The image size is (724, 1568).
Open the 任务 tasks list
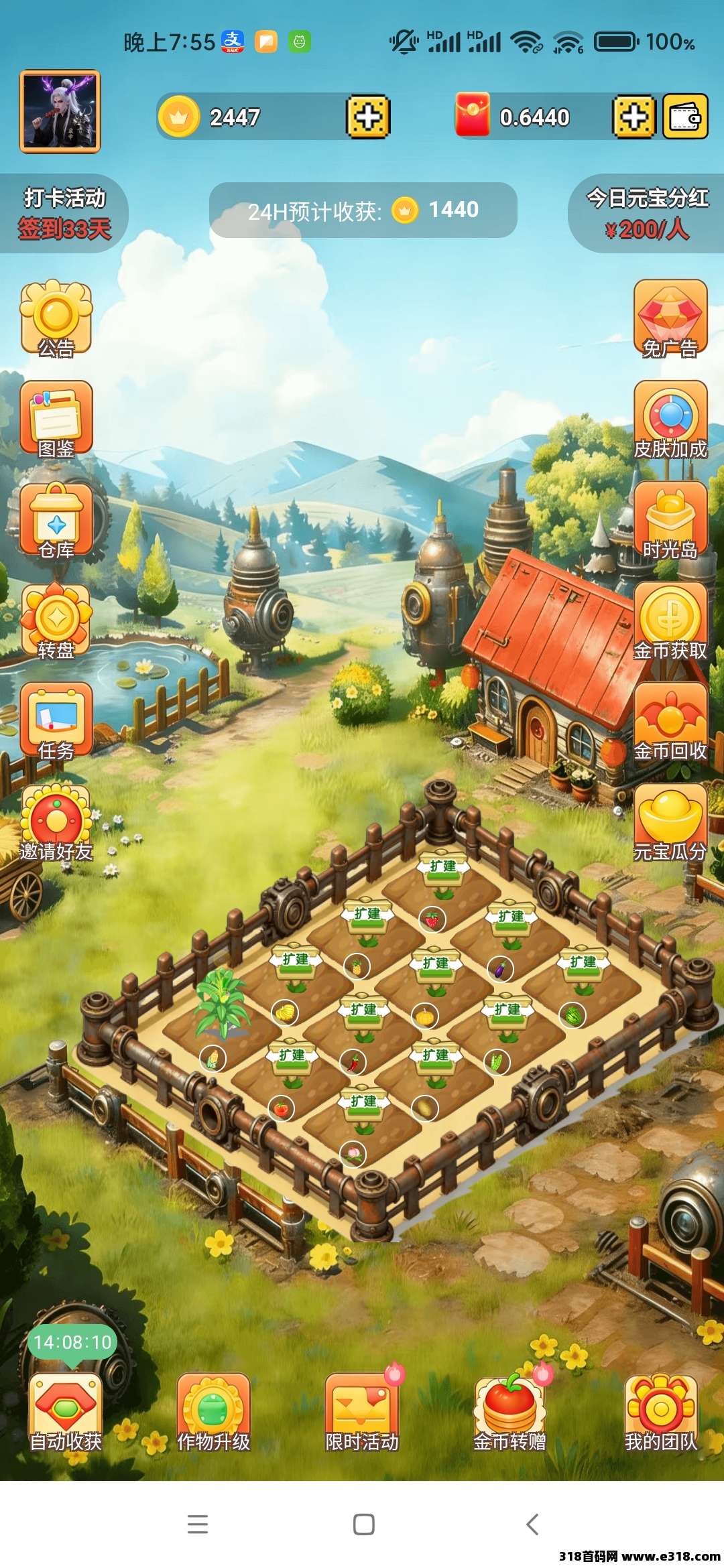tap(56, 722)
